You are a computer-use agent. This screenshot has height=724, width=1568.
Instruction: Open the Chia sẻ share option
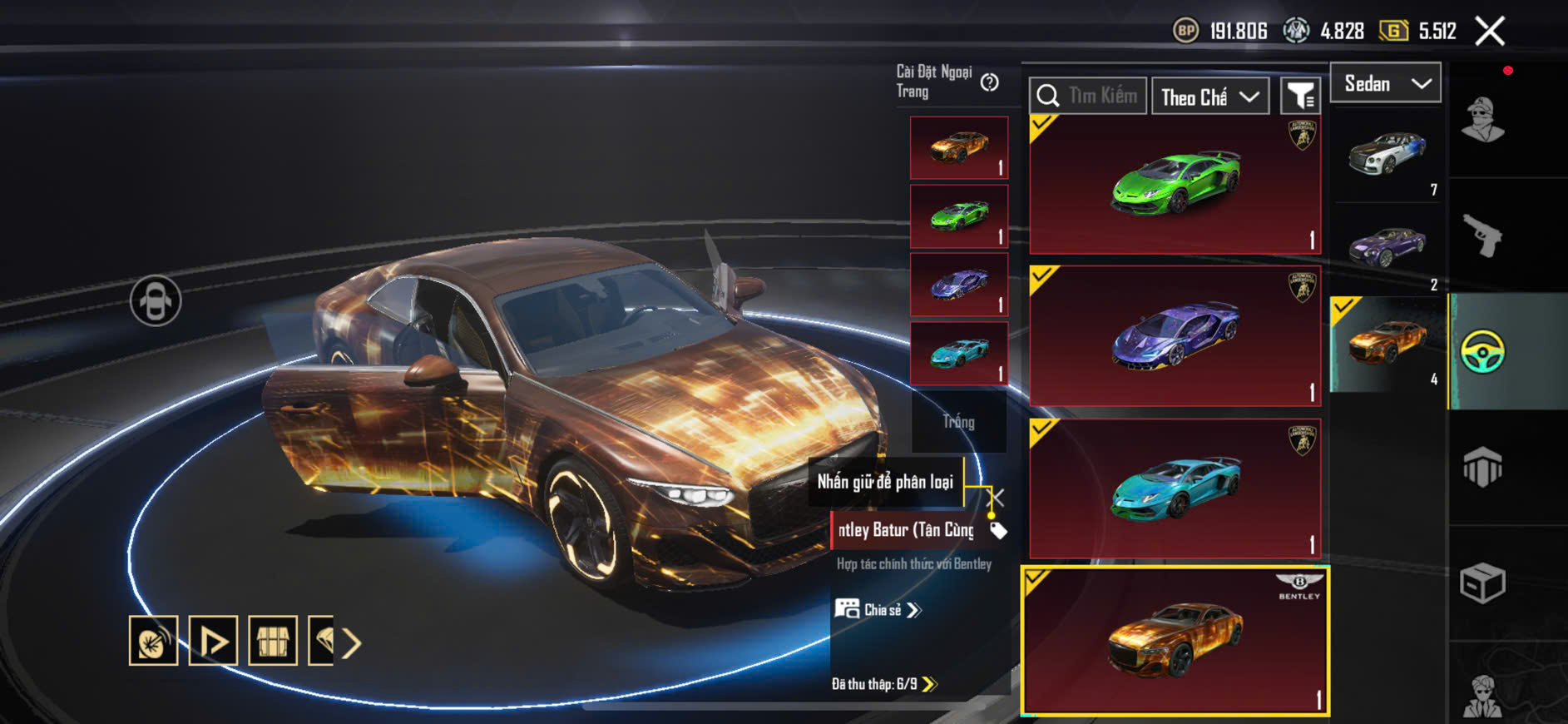pos(878,610)
